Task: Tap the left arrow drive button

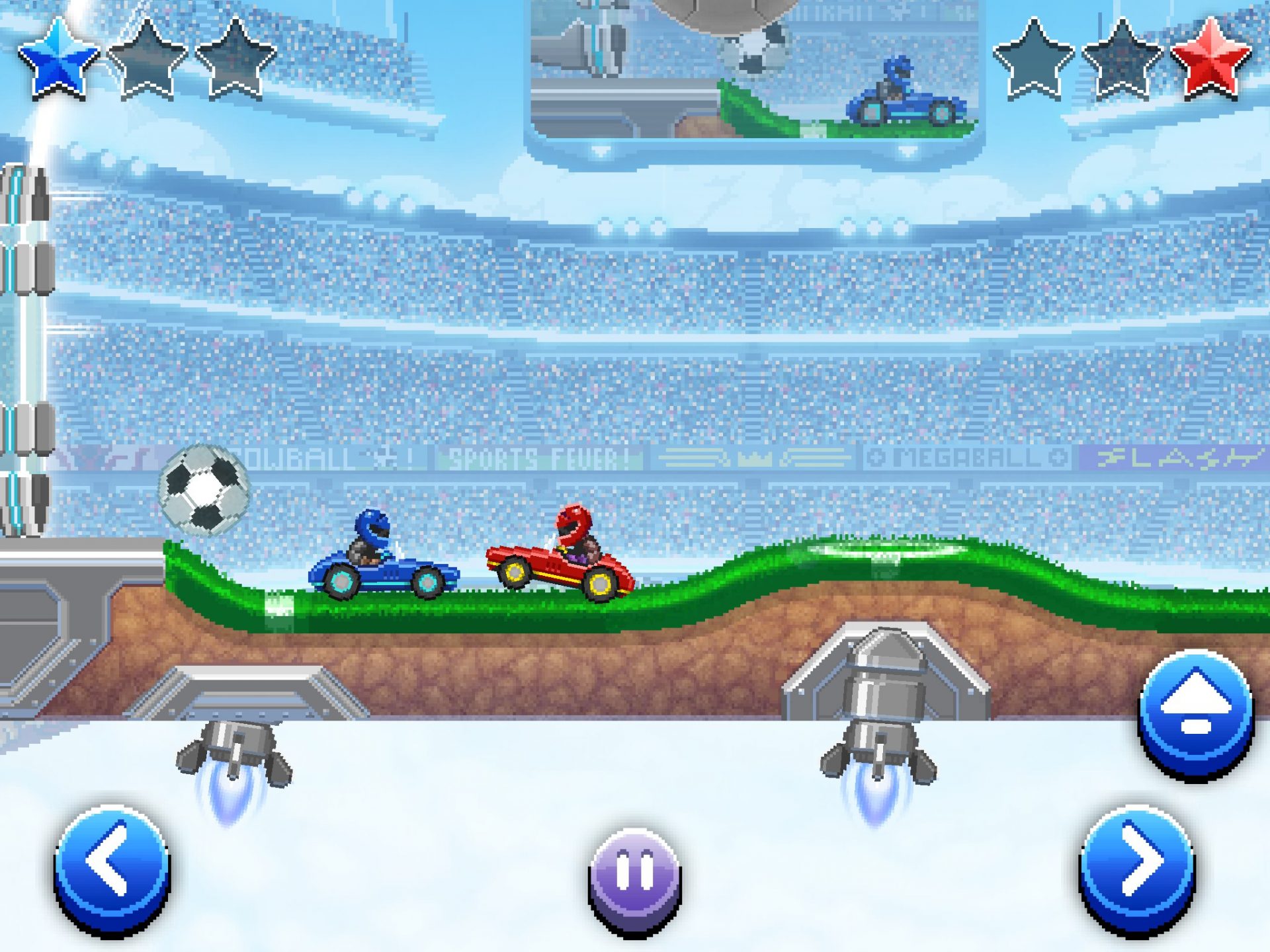Action: click(112, 867)
